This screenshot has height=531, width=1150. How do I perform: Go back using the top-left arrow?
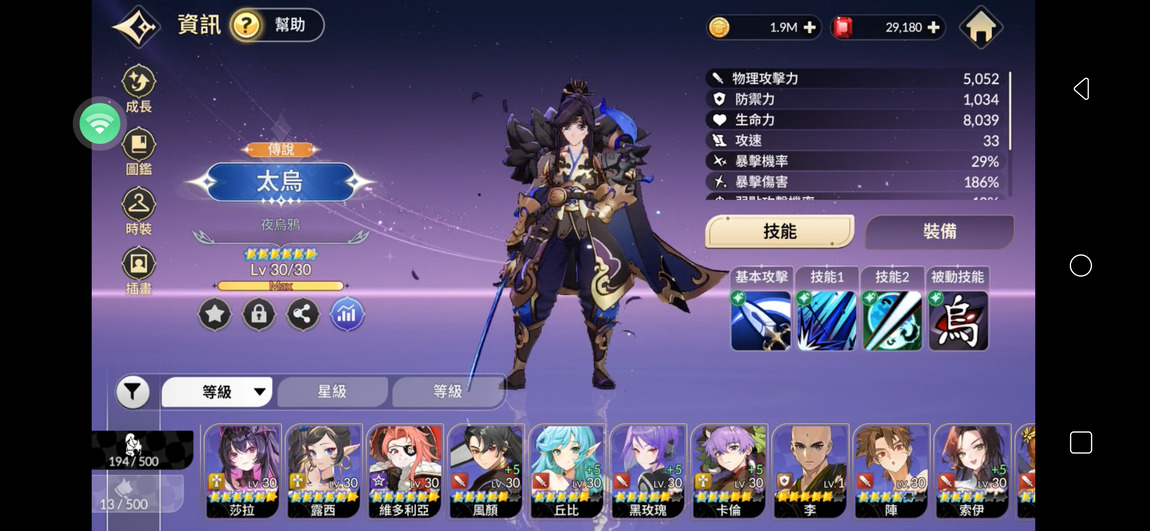(136, 26)
